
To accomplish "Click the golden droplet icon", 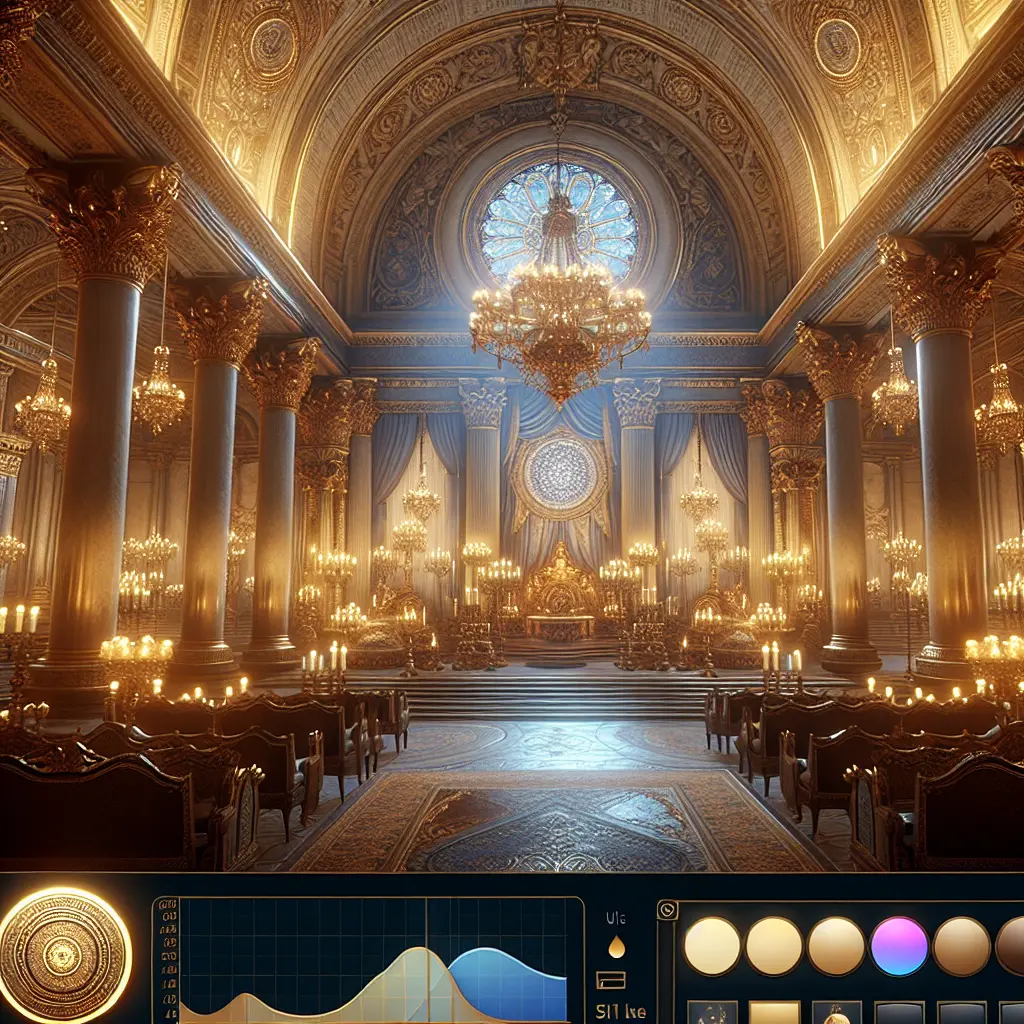I will click(x=616, y=946).
